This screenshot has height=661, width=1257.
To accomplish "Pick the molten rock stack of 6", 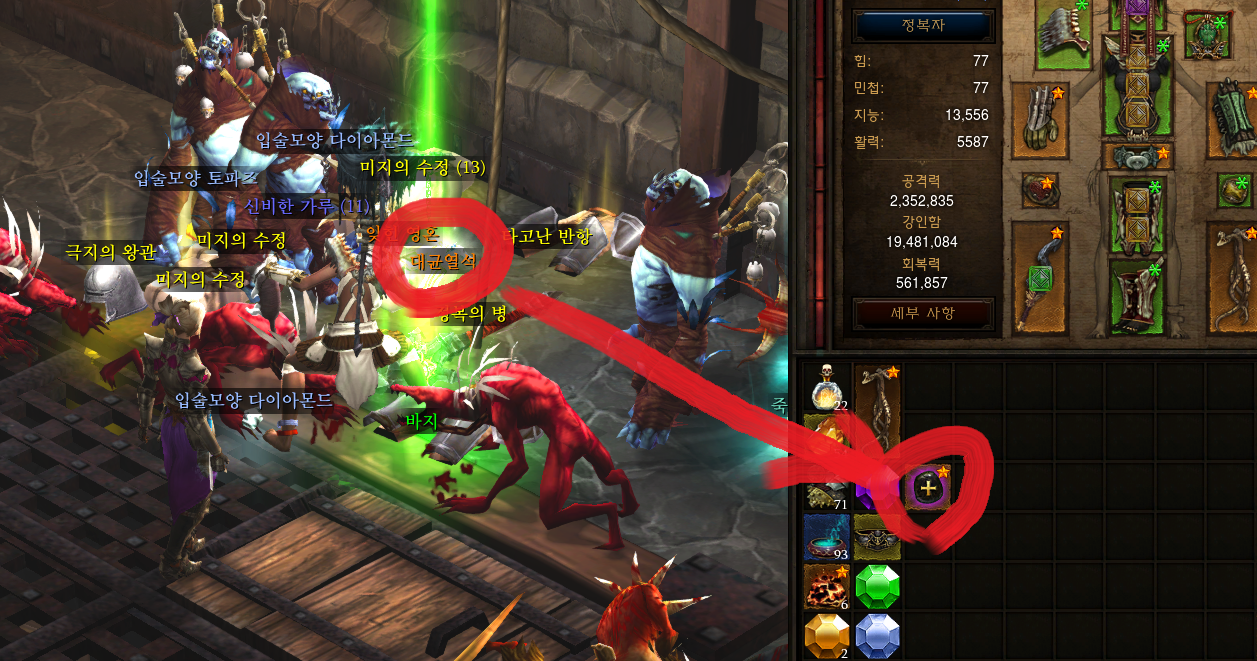I will 826,586.
